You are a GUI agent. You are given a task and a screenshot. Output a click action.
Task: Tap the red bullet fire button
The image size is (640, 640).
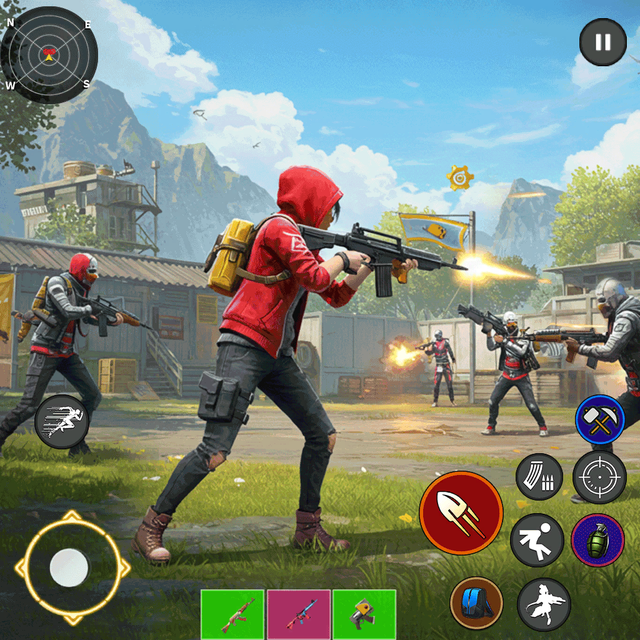(x=461, y=513)
